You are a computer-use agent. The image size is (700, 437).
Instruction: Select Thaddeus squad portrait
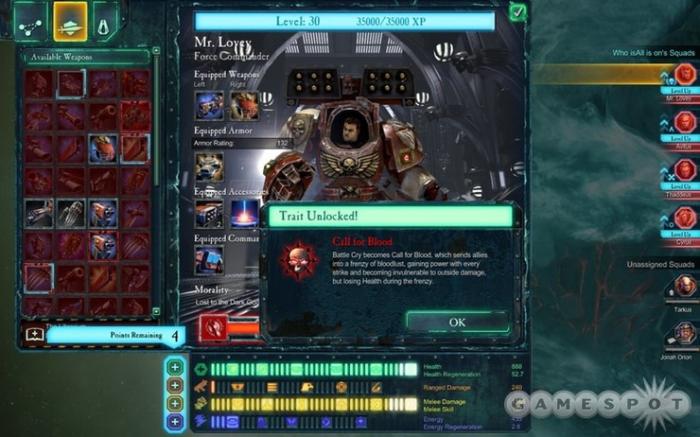(684, 170)
